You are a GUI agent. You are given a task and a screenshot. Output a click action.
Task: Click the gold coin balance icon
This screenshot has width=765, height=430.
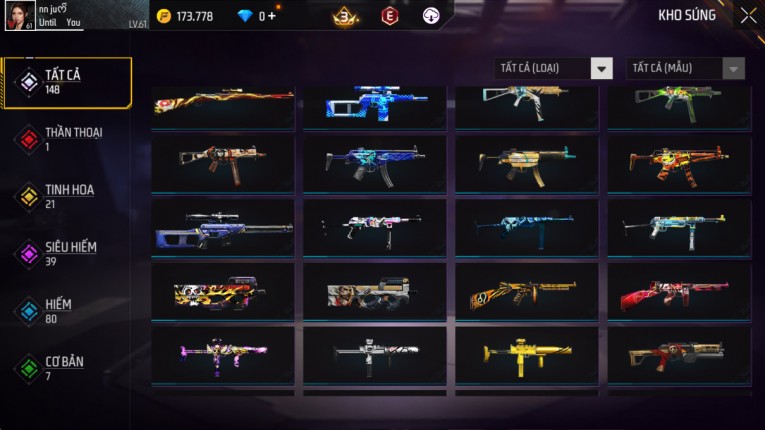point(164,16)
